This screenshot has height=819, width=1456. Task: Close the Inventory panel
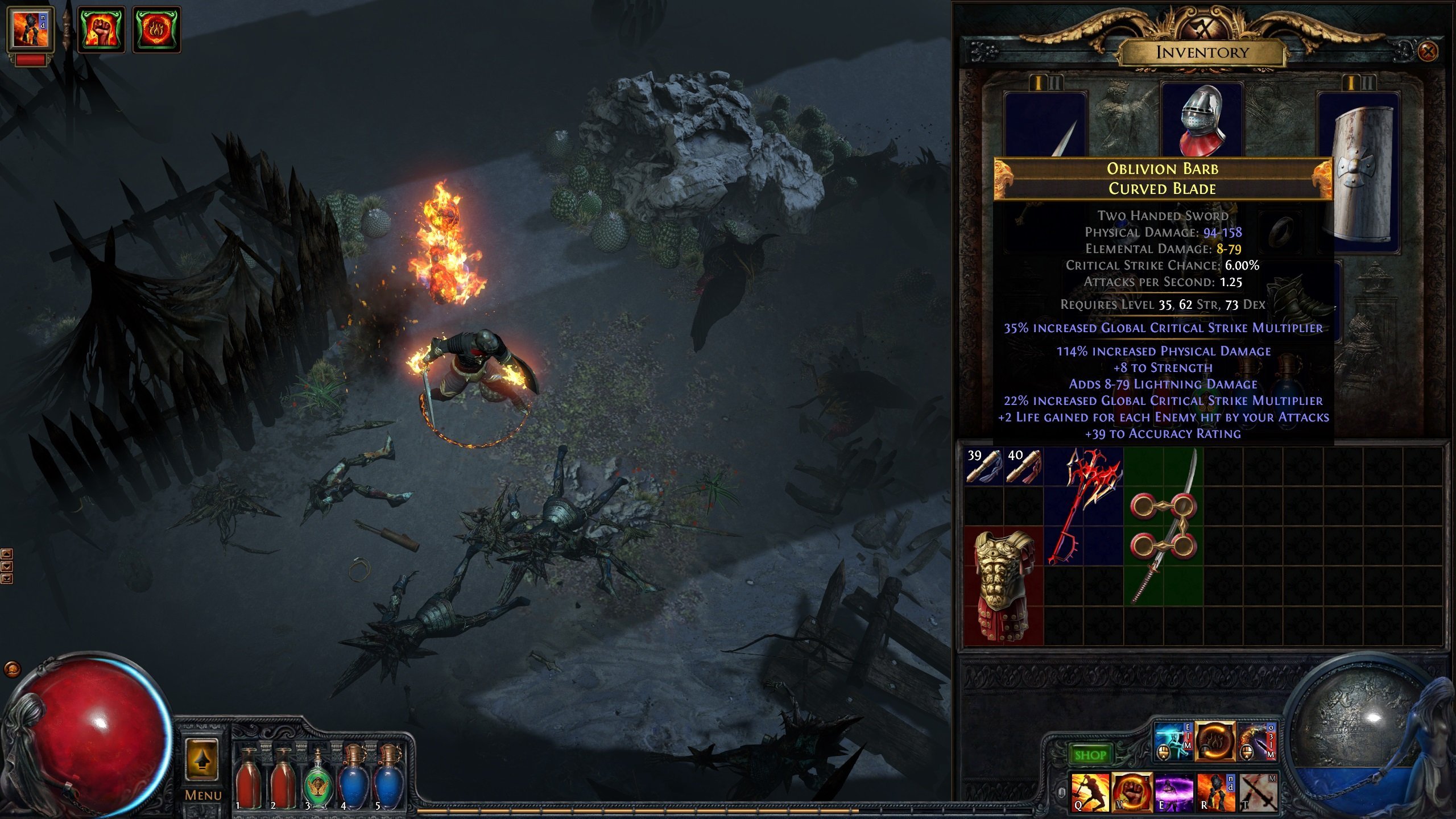point(1428,52)
